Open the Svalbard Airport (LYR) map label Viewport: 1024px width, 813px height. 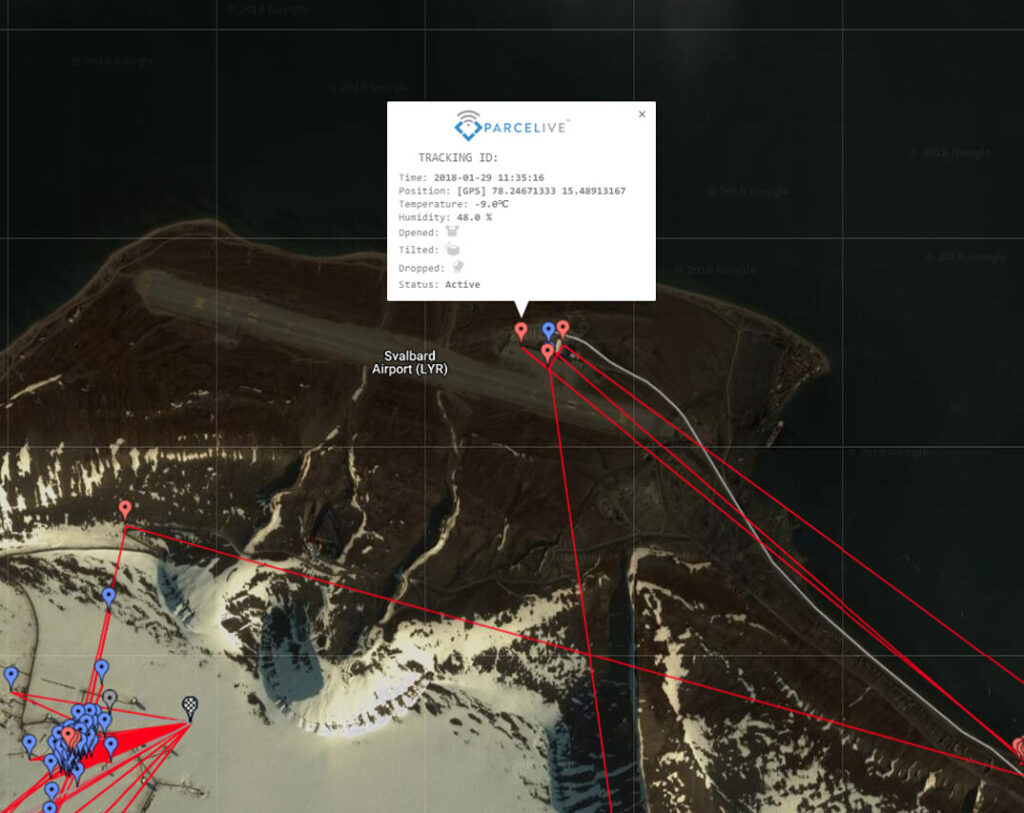tap(409, 362)
